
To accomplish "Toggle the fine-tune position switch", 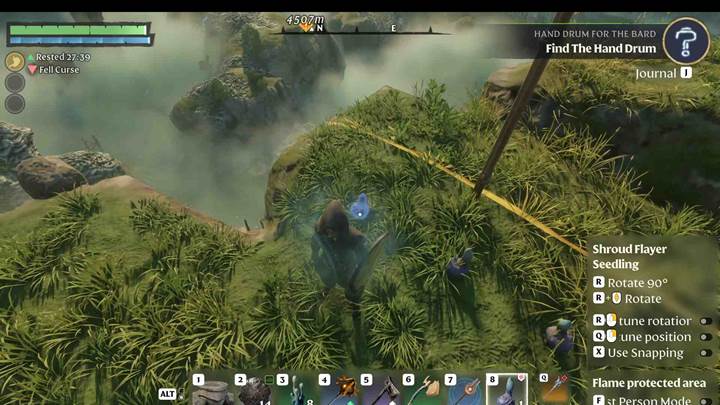I will [705, 337].
